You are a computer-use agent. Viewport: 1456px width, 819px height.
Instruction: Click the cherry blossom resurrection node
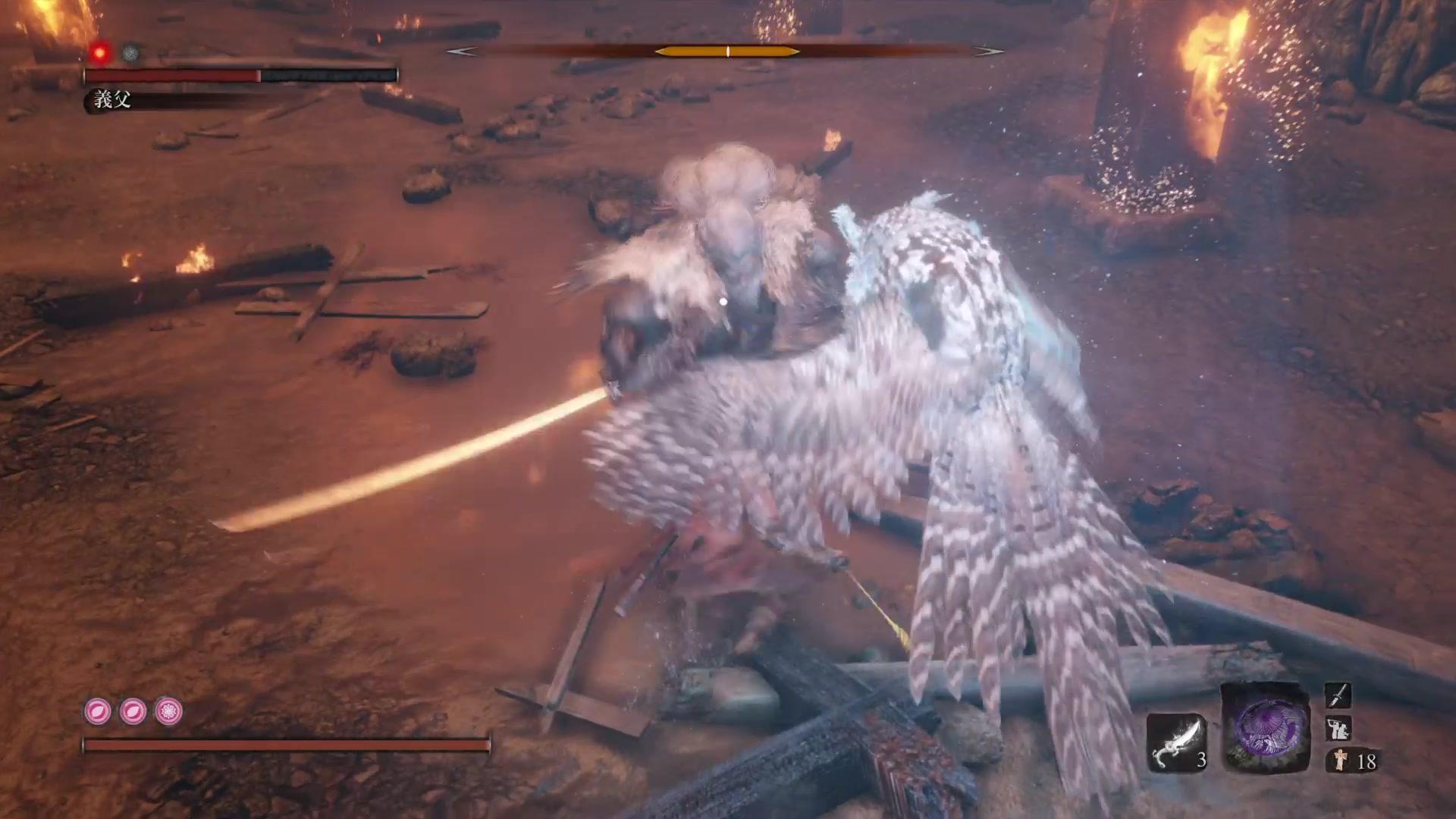[168, 711]
